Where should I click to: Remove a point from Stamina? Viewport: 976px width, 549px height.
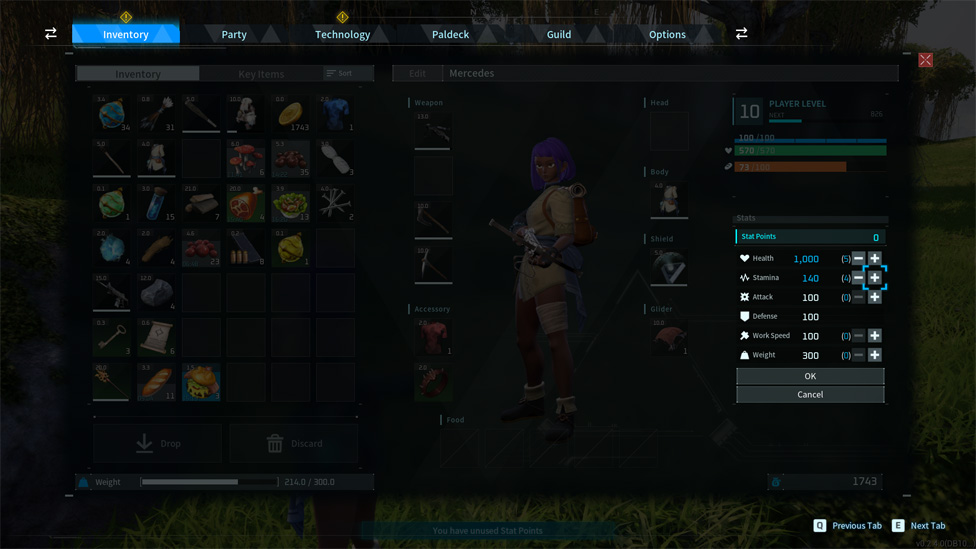[x=858, y=278]
